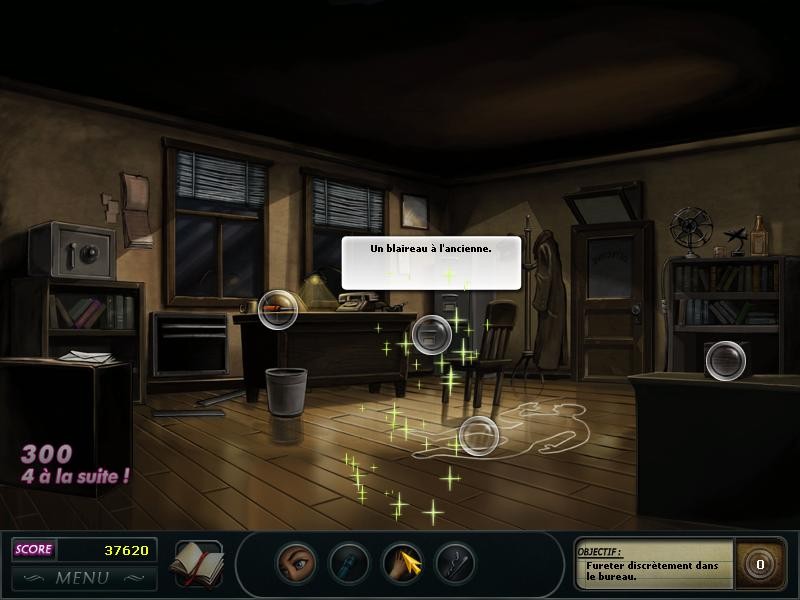The height and width of the screenshot is (600, 800).
Task: Select the eye examine tool
Action: [296, 563]
